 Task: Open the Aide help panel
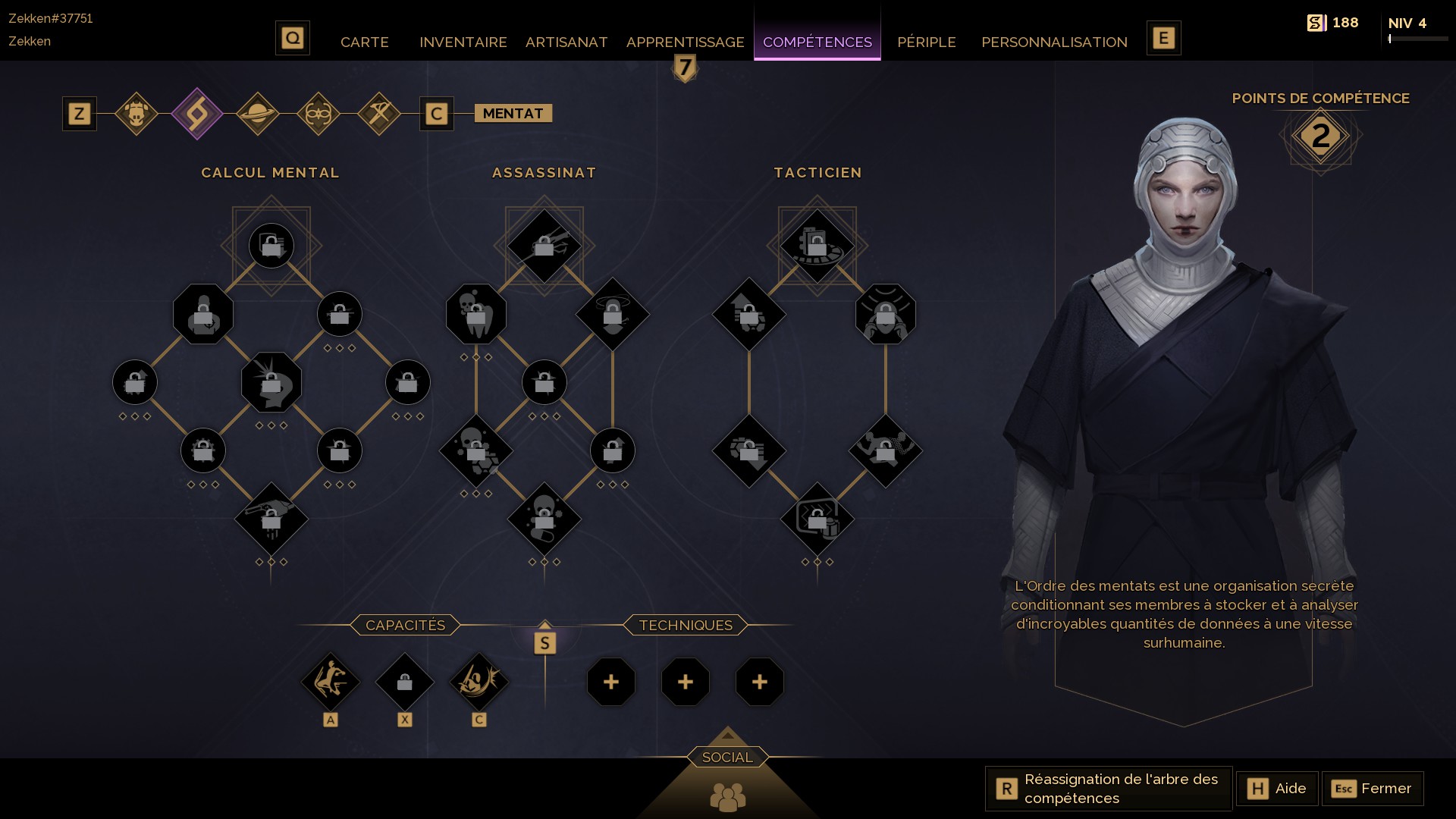pyautogui.click(x=1277, y=788)
